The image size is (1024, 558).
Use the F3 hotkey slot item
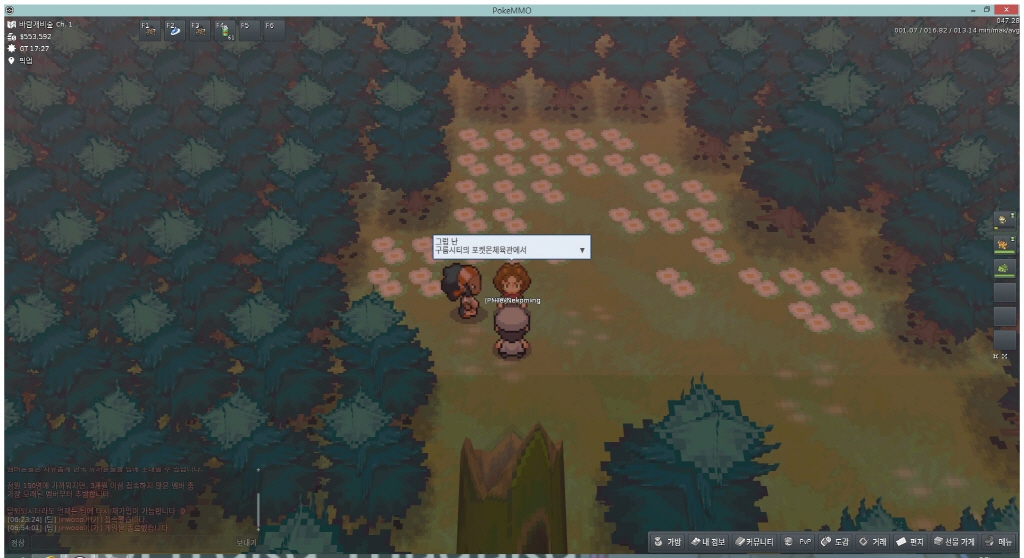199,30
